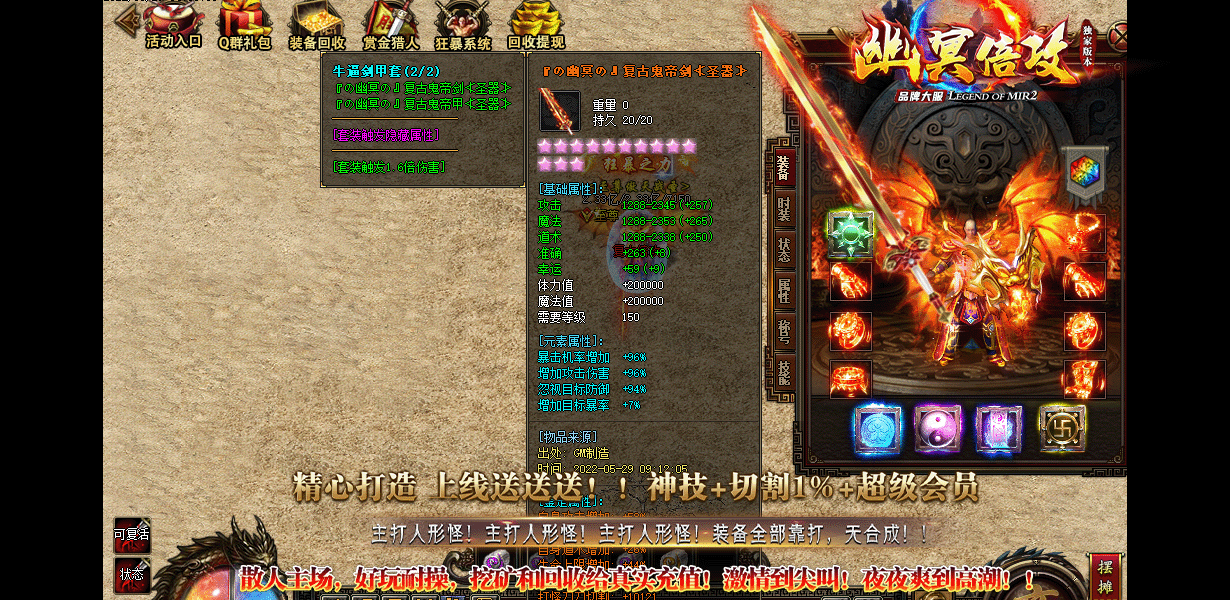Select the rainbow hexagon gem banner
1230x600 pixels.
point(1083,172)
